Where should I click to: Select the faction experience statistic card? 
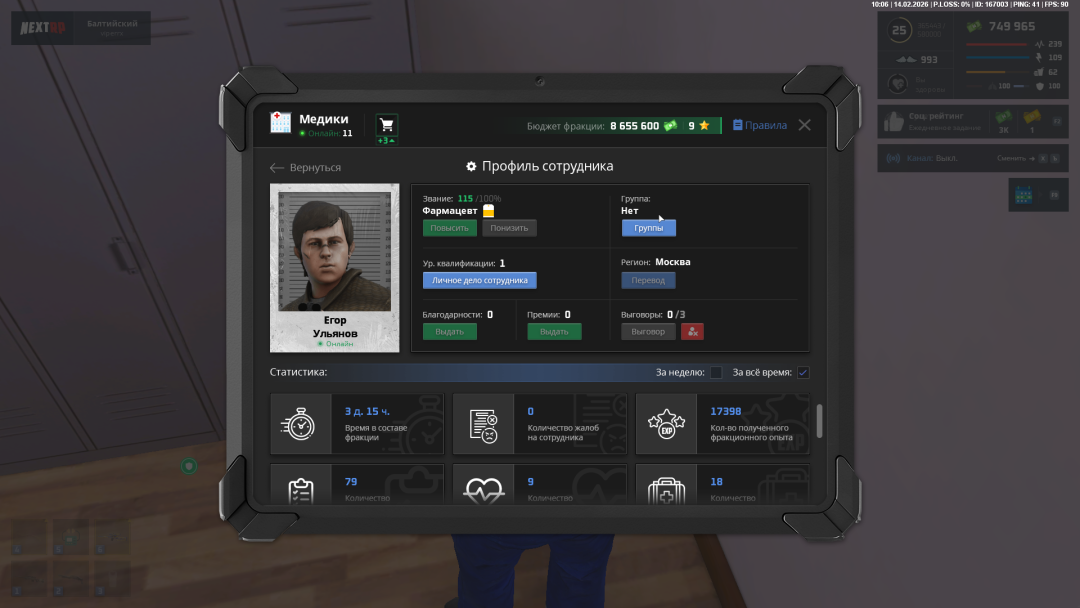(722, 424)
